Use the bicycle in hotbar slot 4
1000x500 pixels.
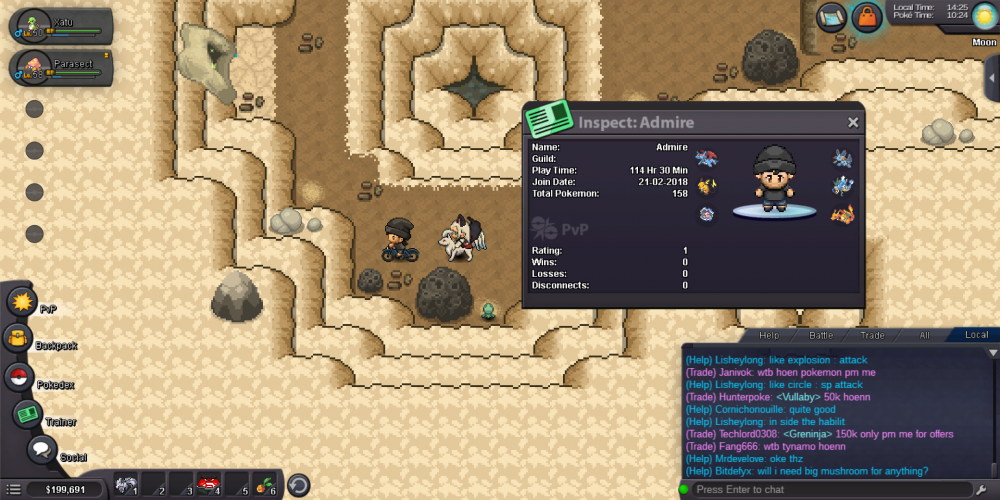coord(209,485)
